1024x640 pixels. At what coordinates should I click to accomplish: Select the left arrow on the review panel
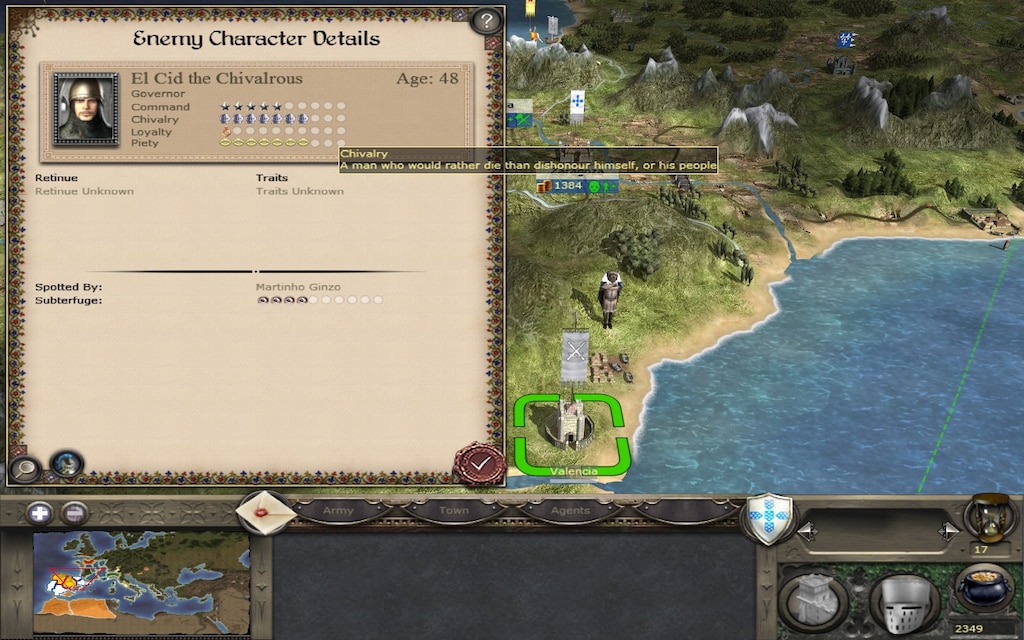pyautogui.click(x=807, y=532)
